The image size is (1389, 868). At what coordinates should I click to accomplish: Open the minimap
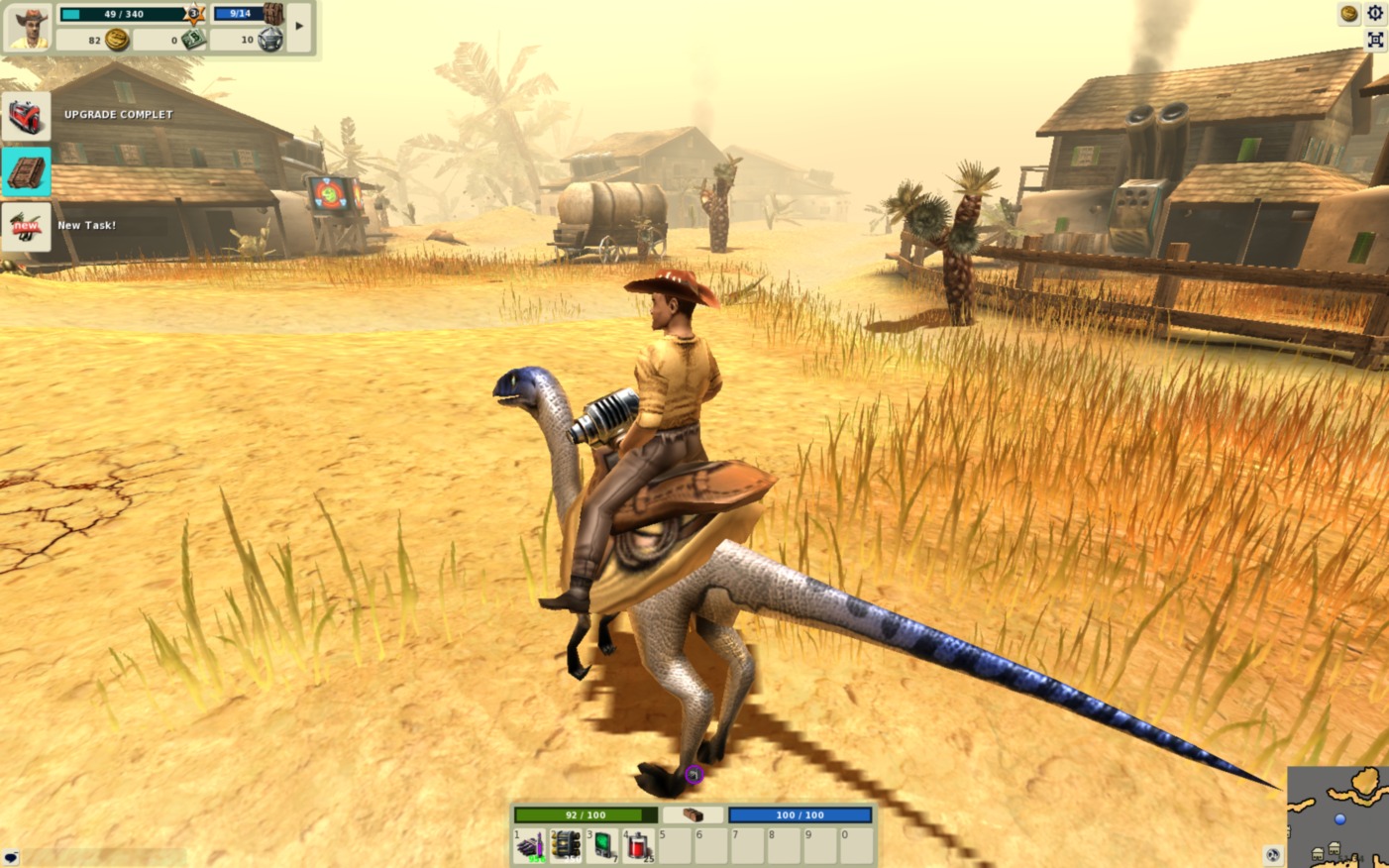[1339, 817]
